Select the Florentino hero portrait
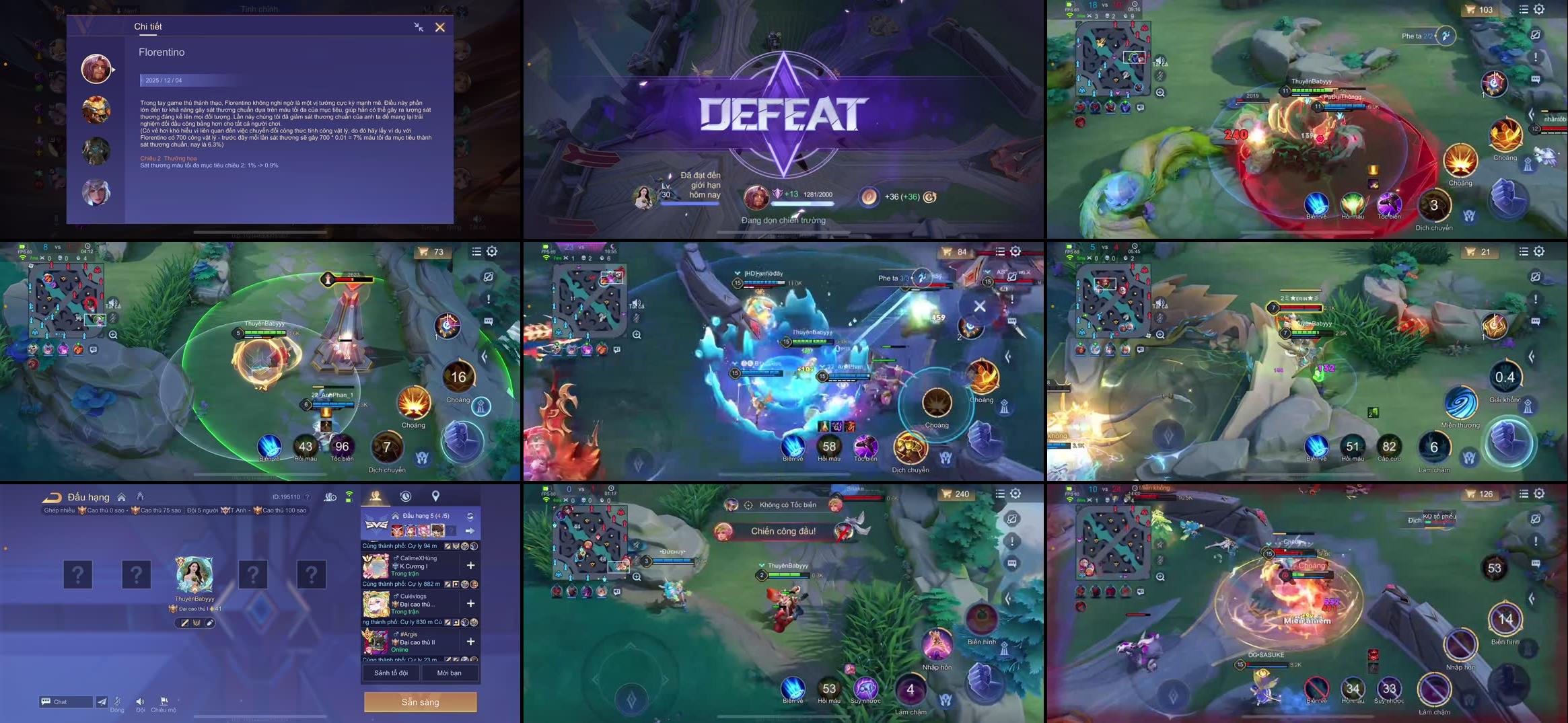1568x723 pixels. [96, 69]
